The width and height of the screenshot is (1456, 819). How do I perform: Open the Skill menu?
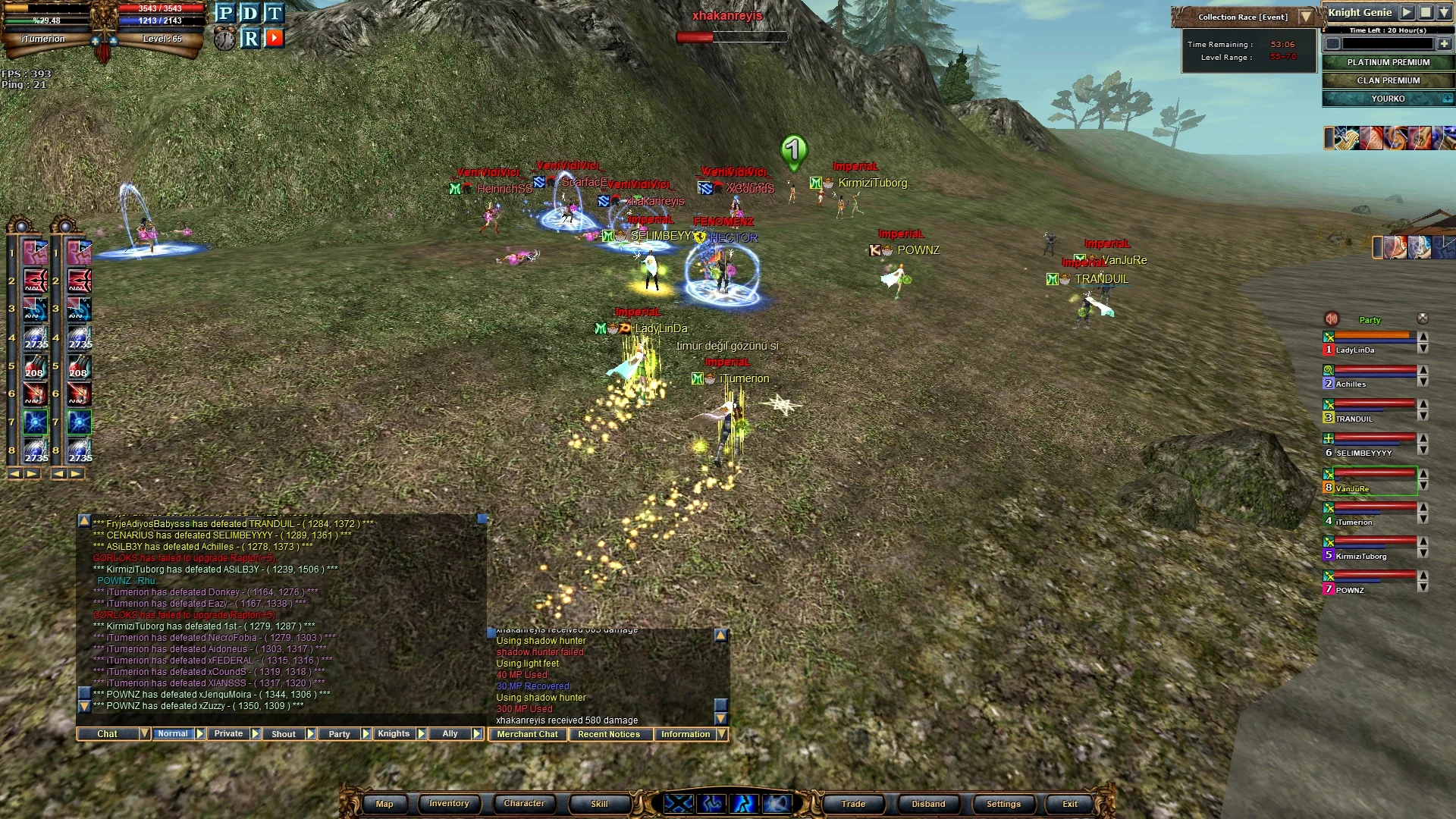[x=599, y=804]
